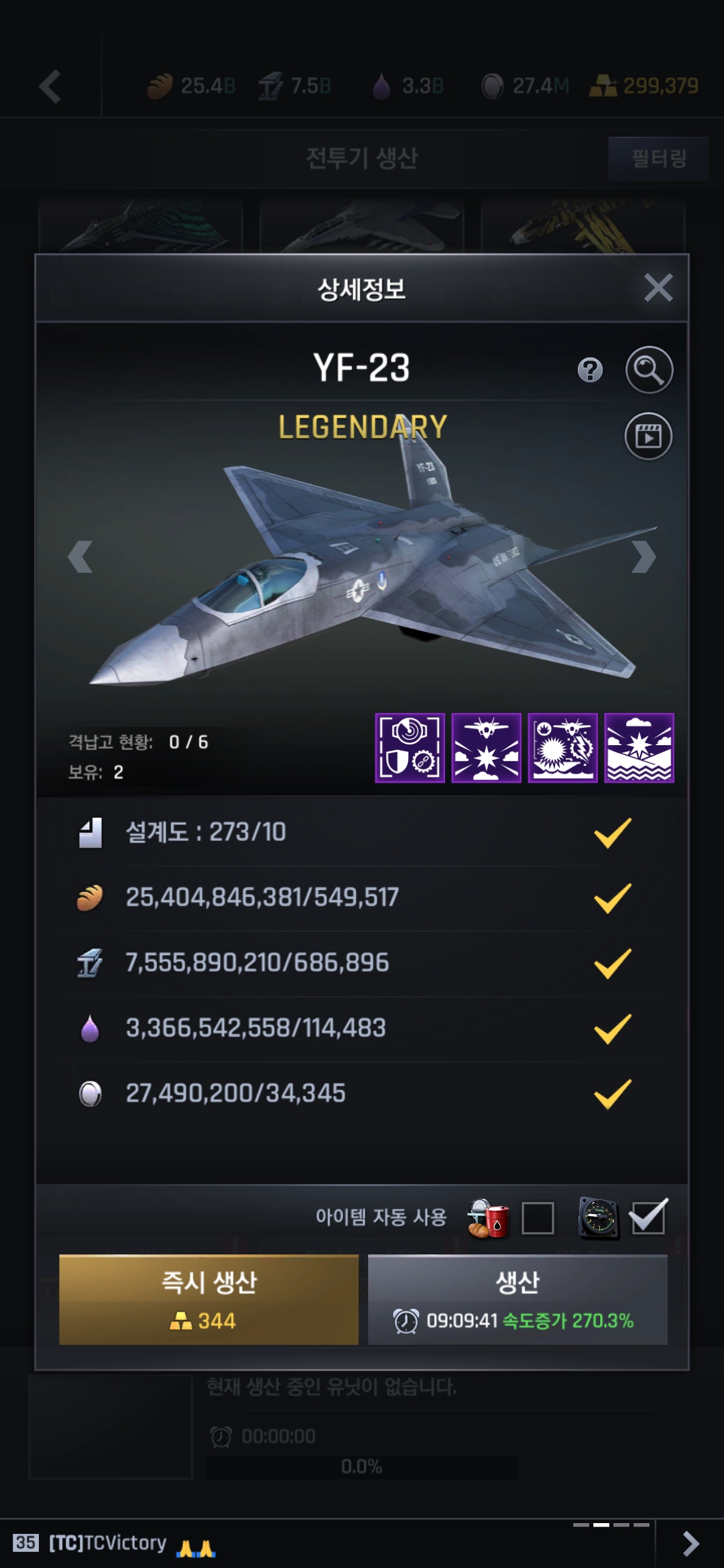Go back using the top-left arrow

click(50, 86)
